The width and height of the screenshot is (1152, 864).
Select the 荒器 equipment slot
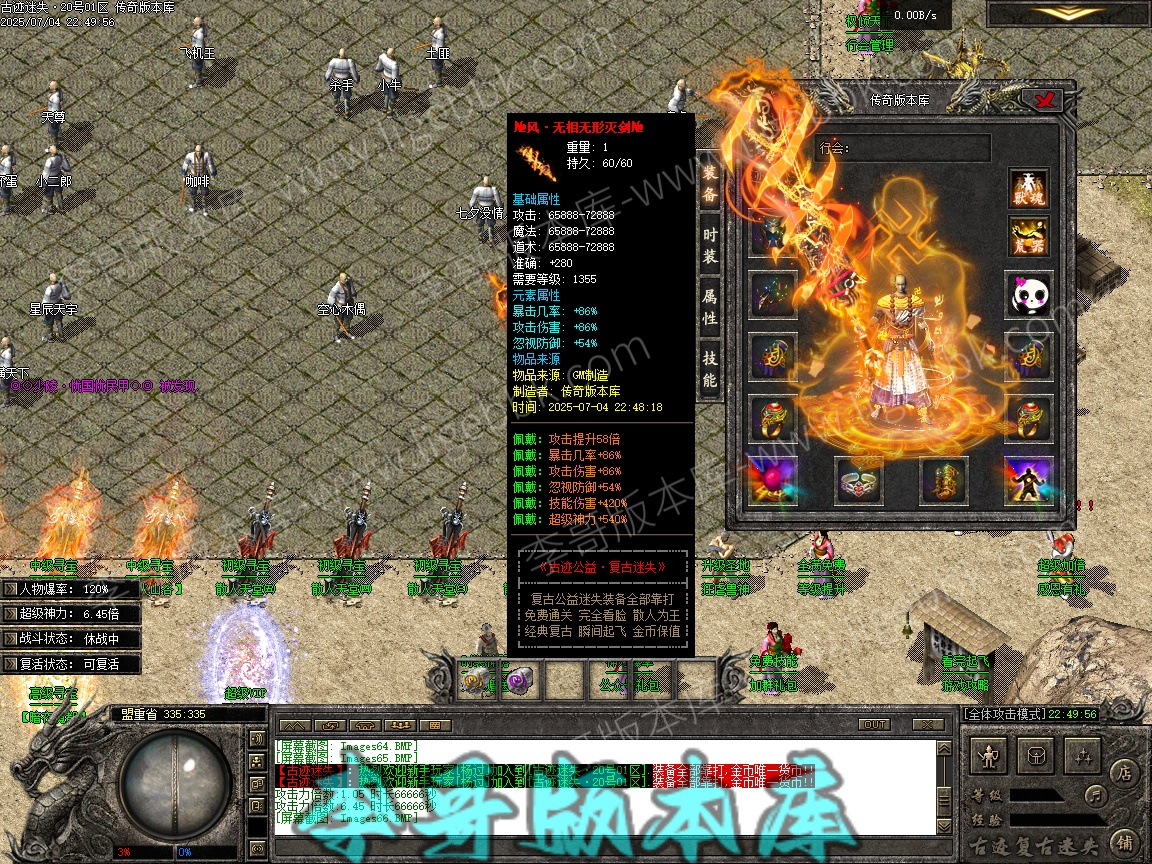coord(1029,237)
